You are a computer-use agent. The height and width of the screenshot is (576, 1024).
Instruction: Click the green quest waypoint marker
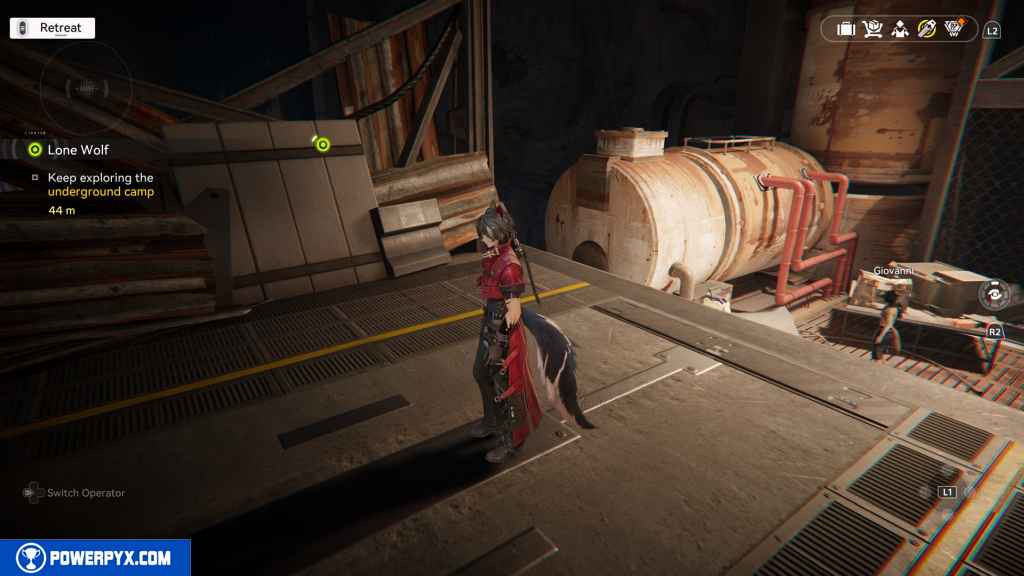coord(322,144)
